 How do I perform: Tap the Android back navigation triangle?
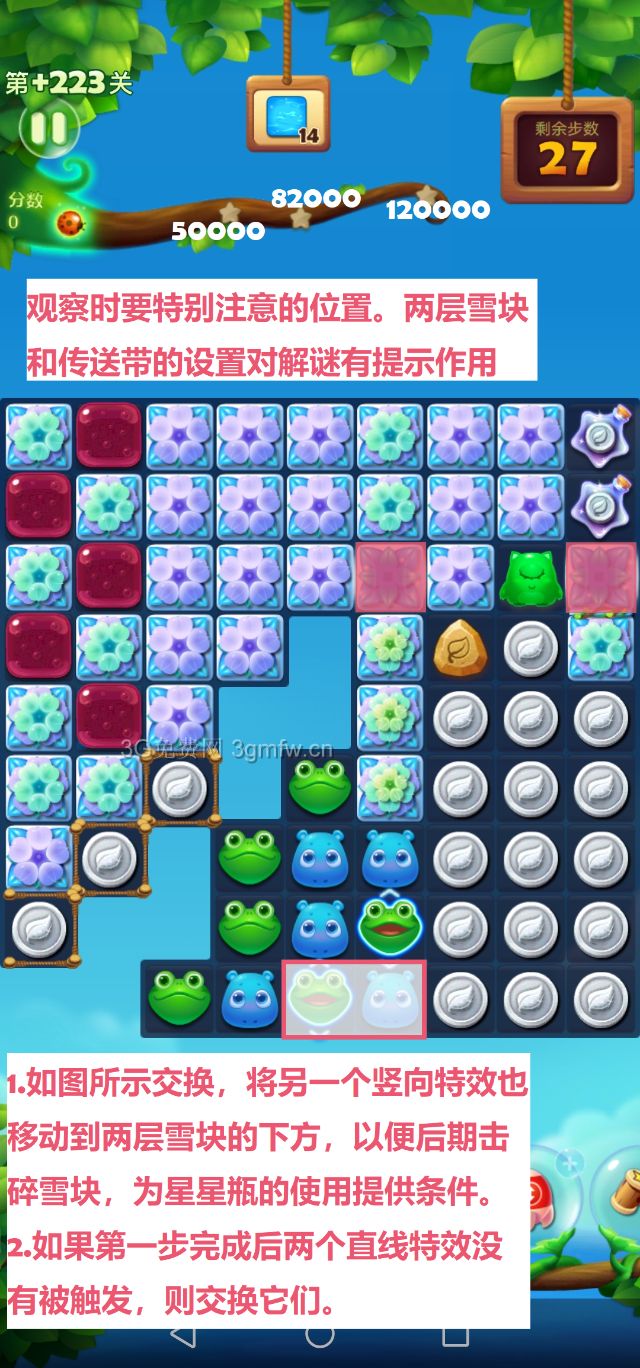point(183,1334)
